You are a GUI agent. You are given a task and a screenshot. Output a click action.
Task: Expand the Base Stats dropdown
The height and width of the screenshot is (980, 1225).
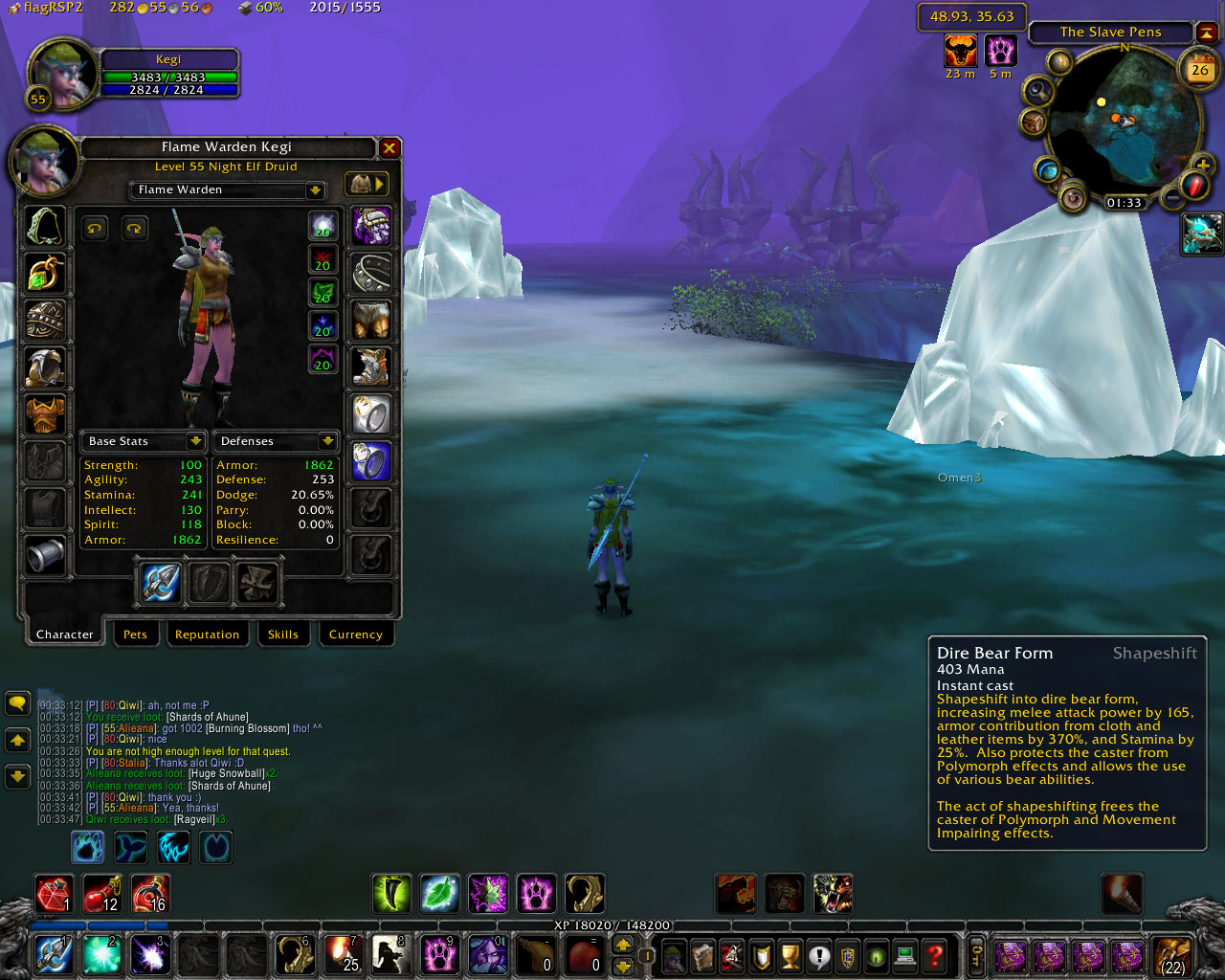(x=195, y=441)
